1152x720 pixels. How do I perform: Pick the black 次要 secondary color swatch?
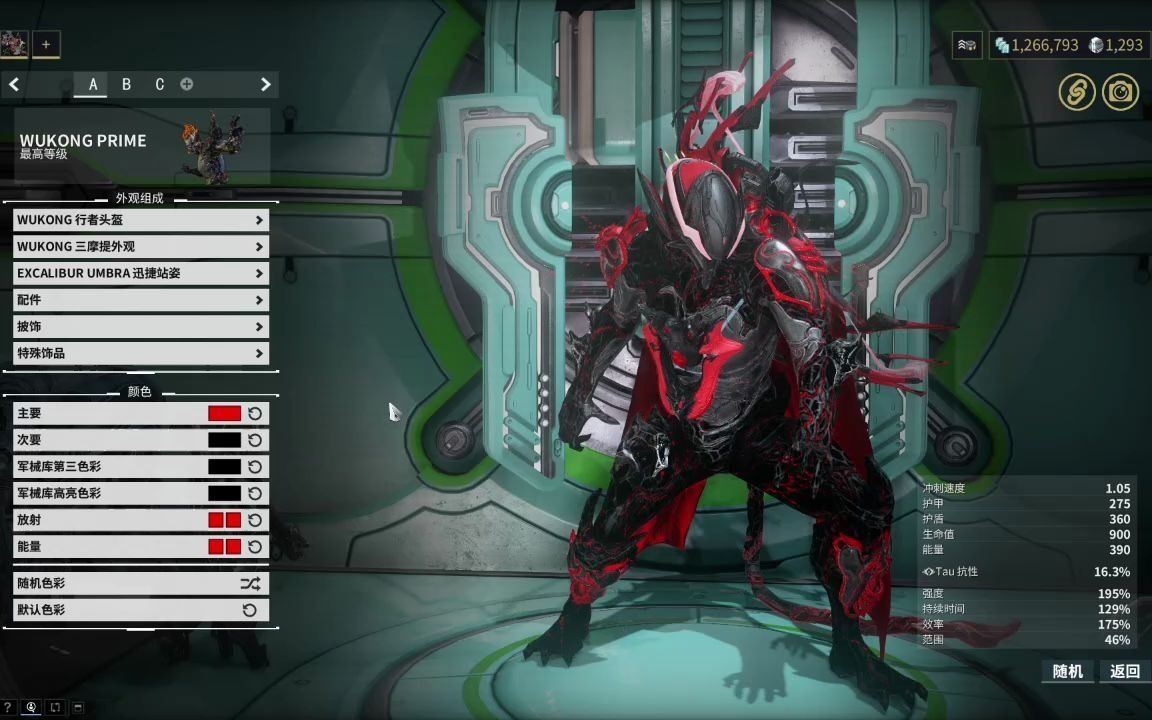click(x=224, y=440)
